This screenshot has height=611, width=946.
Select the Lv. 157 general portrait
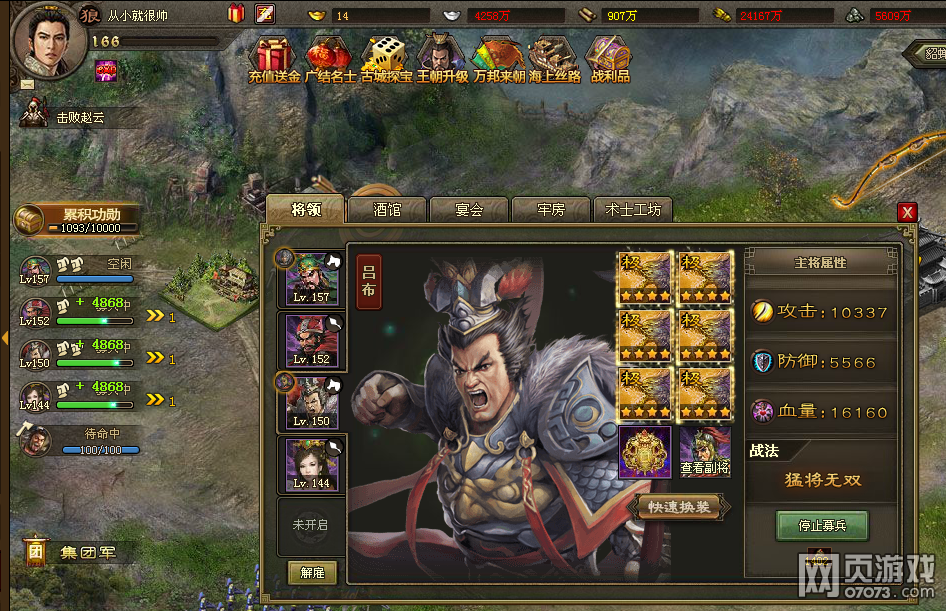coord(312,279)
